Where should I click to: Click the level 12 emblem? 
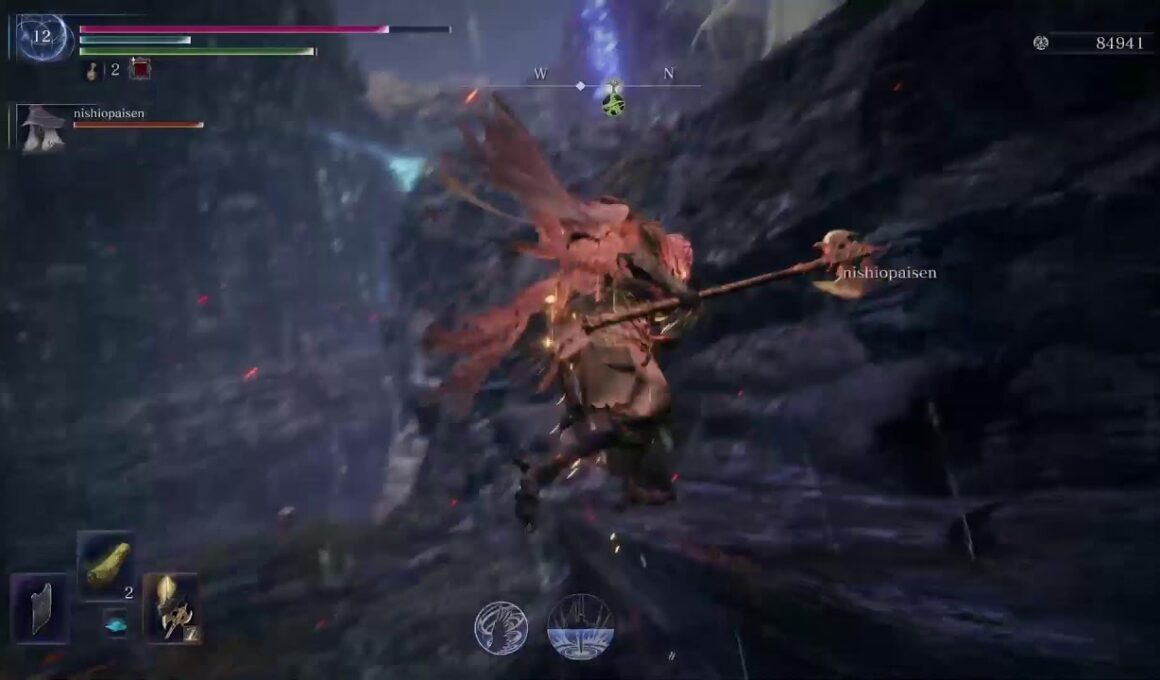(x=43, y=37)
